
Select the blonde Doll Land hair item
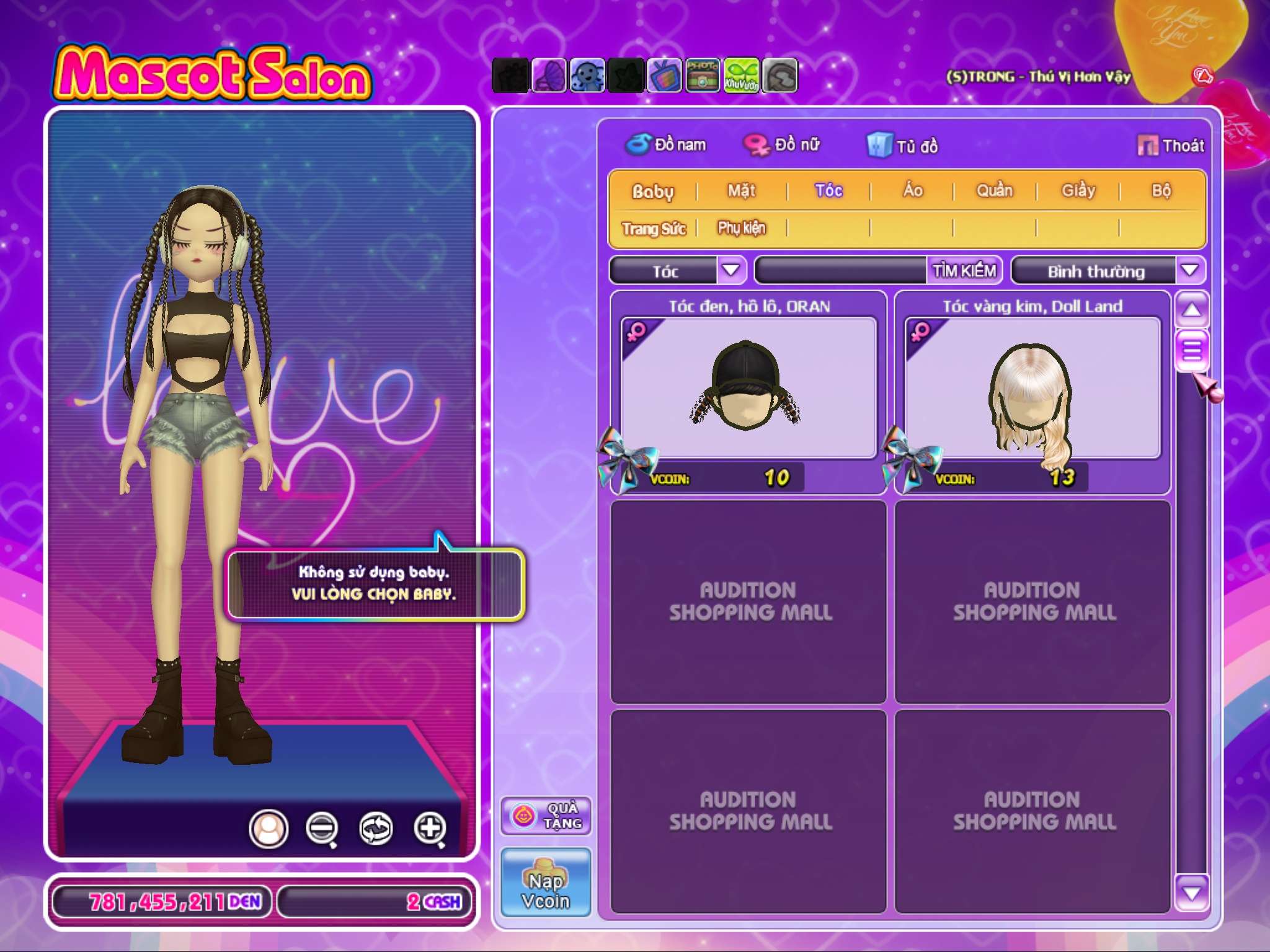click(1032, 388)
